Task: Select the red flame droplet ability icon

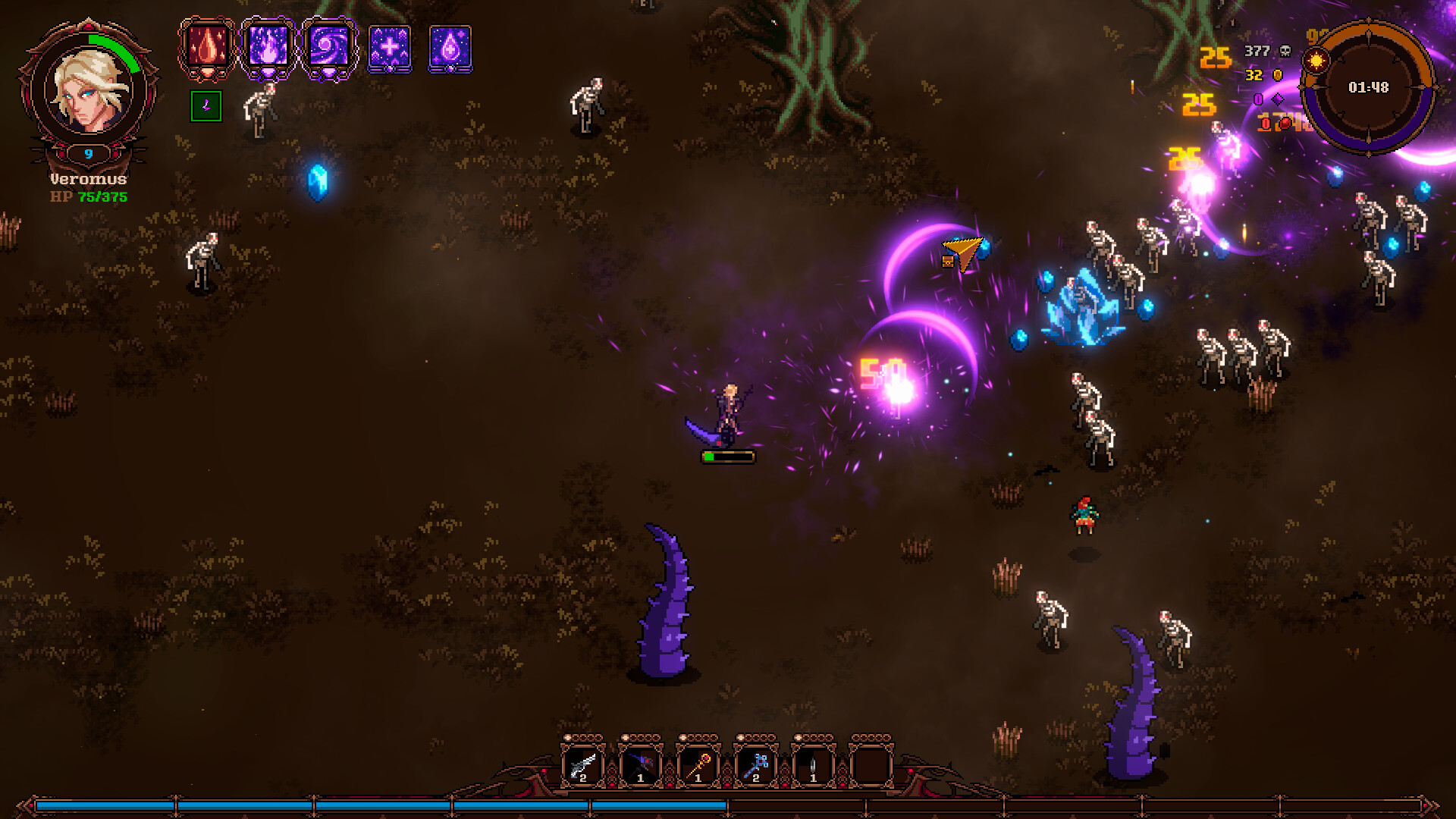Action: pyautogui.click(x=207, y=47)
